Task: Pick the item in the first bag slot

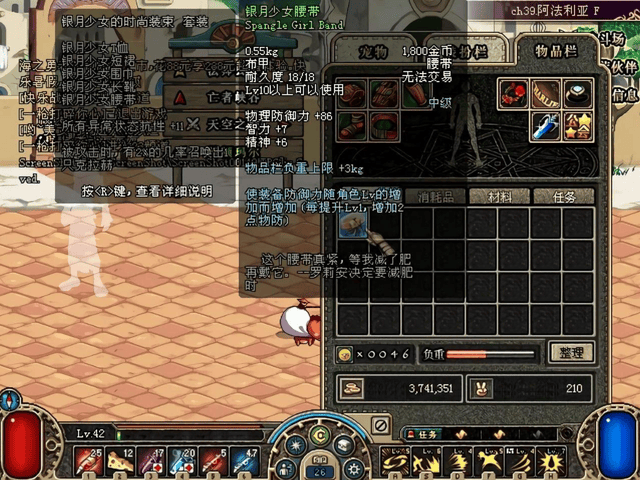Action: pos(352,223)
